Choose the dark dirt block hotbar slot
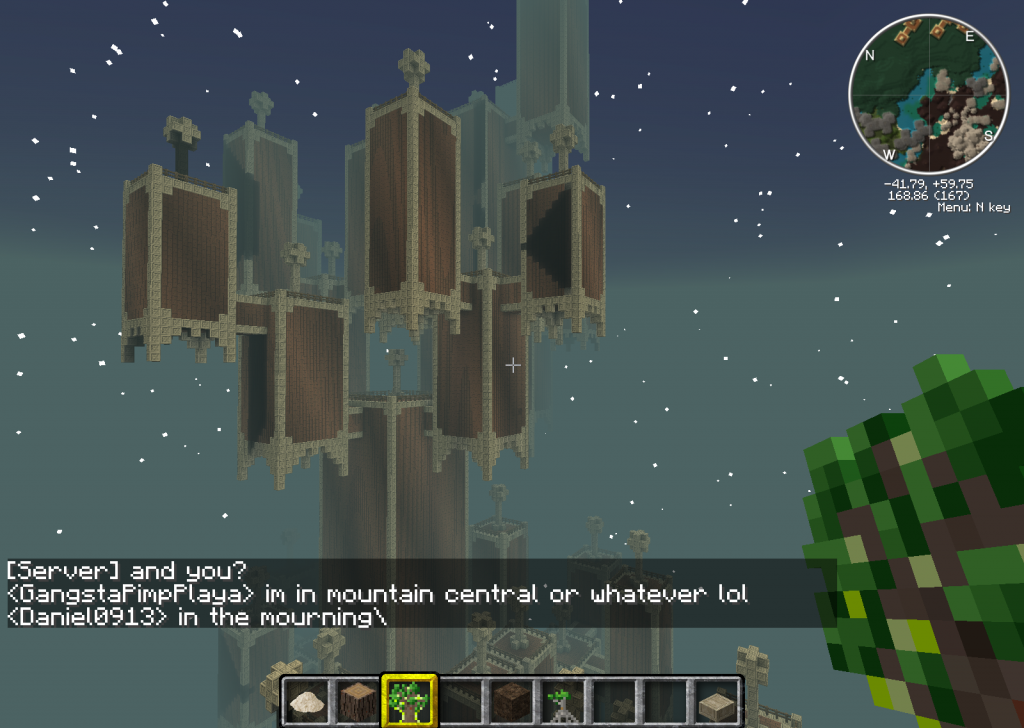The image size is (1024, 728). [511, 699]
